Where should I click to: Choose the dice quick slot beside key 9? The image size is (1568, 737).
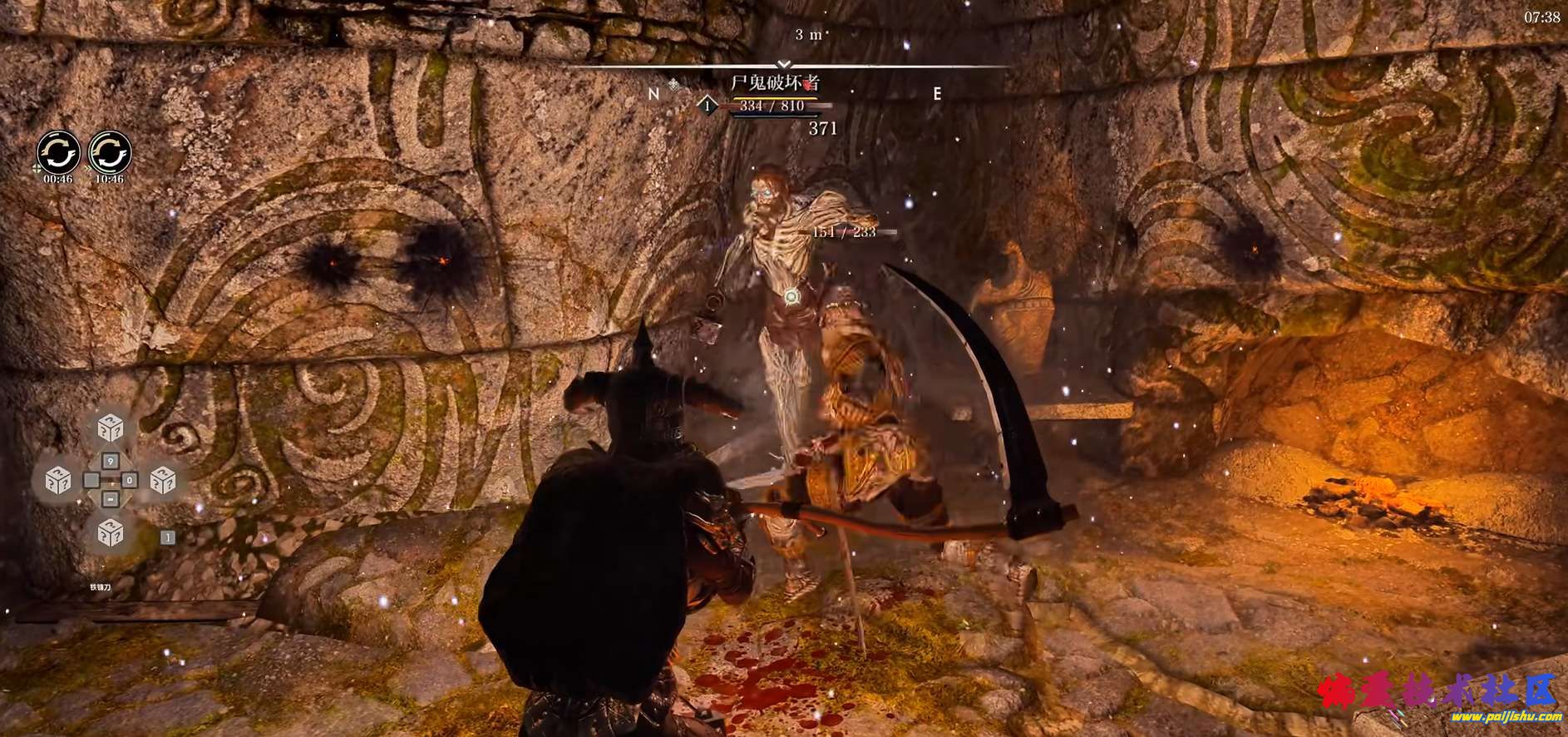click(x=111, y=429)
